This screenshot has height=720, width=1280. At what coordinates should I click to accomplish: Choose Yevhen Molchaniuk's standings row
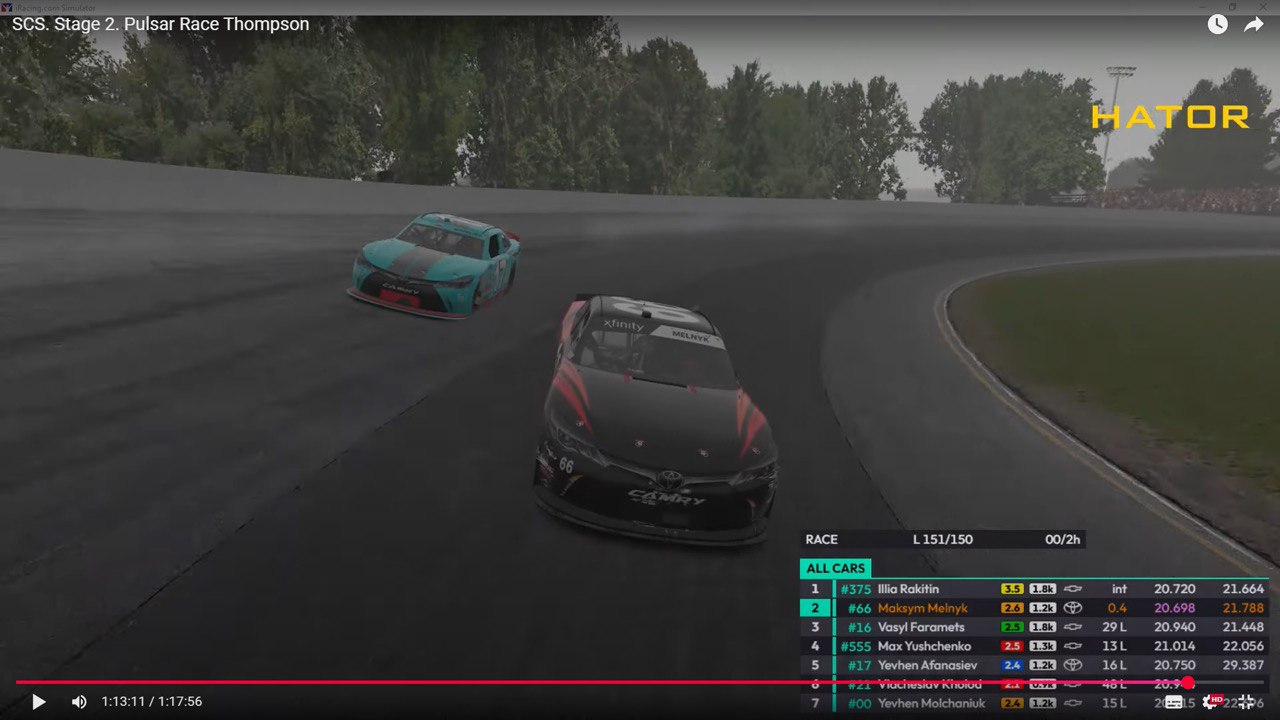pyautogui.click(x=930, y=704)
